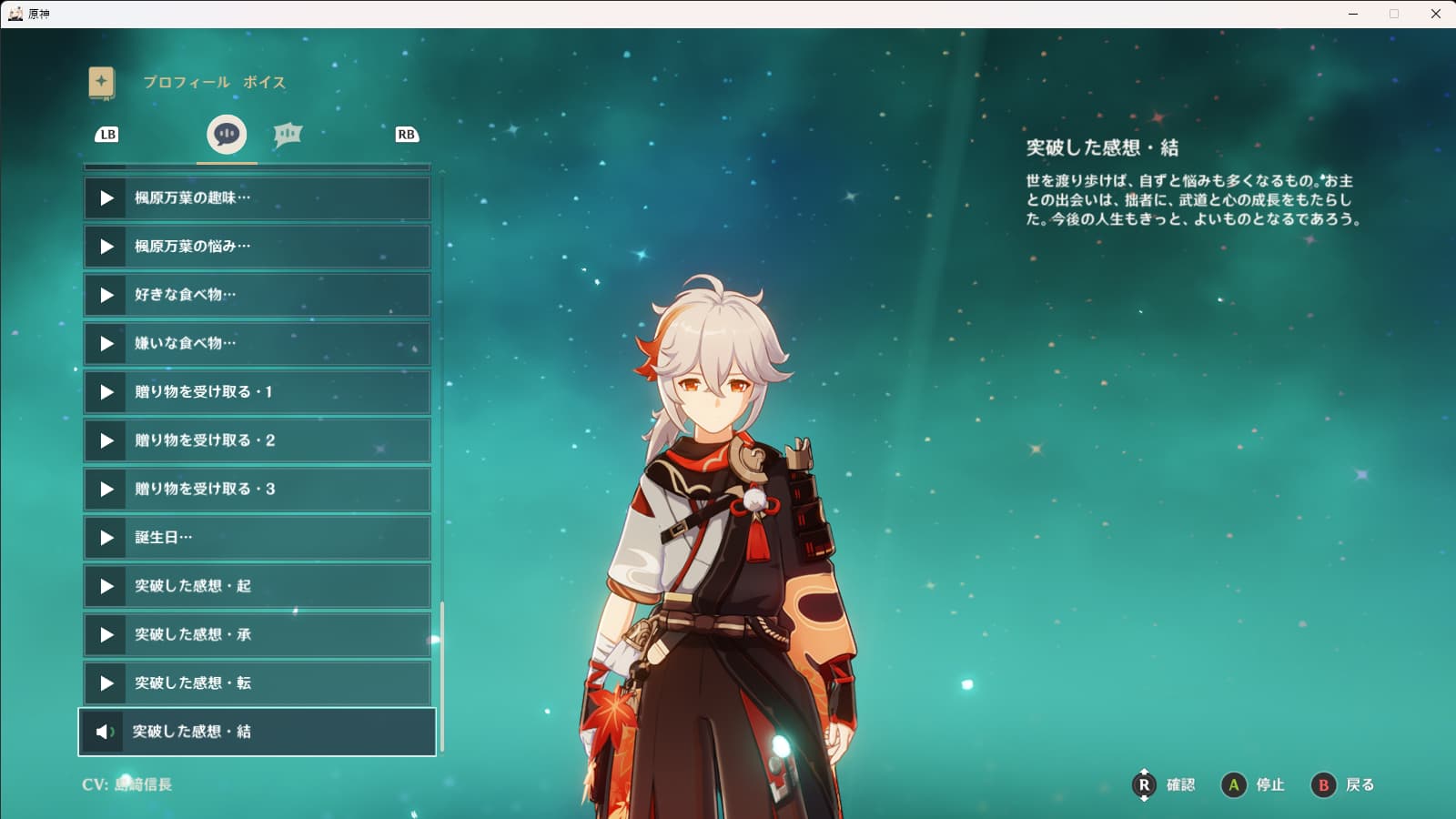The width and height of the screenshot is (1456, 819).
Task: Play the 楓原万葉の悩み voice line
Action: click(257, 247)
